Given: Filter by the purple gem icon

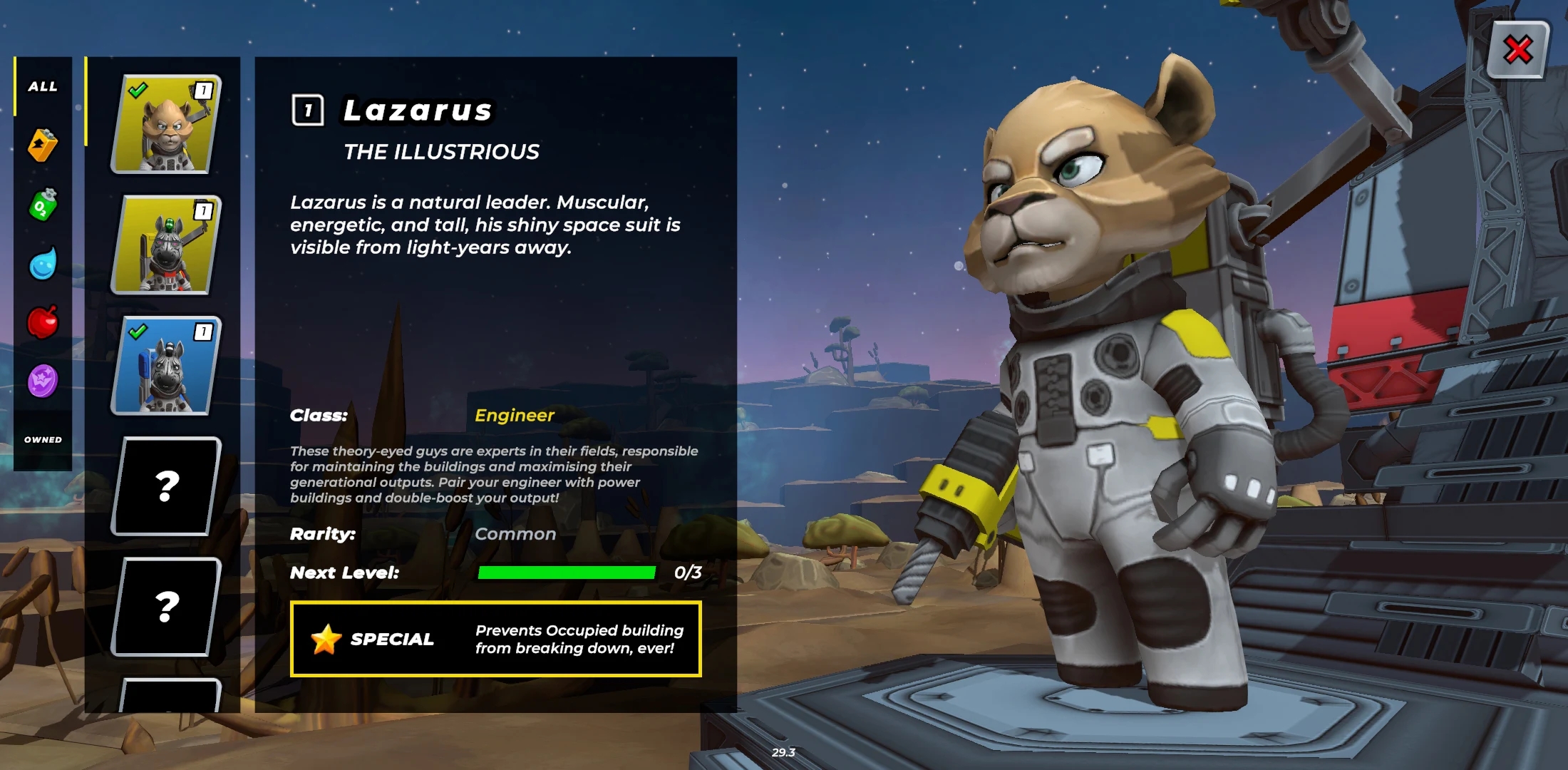Looking at the screenshot, I should coord(43,381).
